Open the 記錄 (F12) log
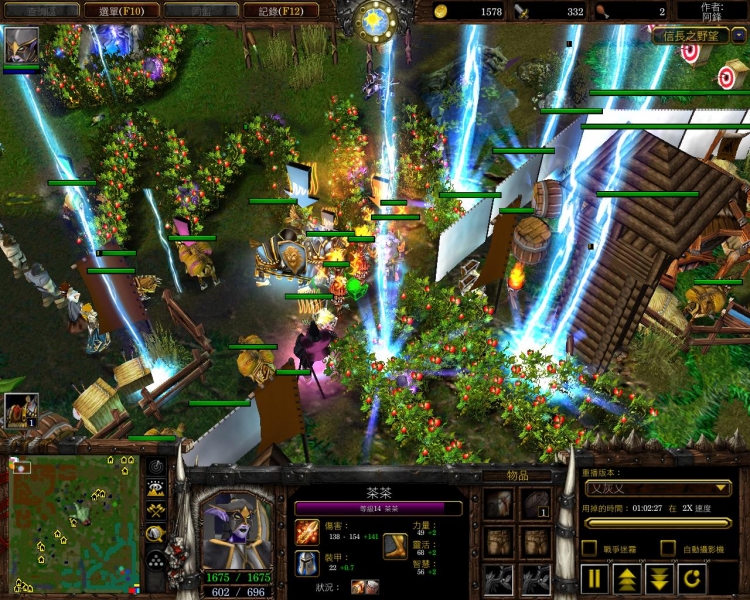 281,10
